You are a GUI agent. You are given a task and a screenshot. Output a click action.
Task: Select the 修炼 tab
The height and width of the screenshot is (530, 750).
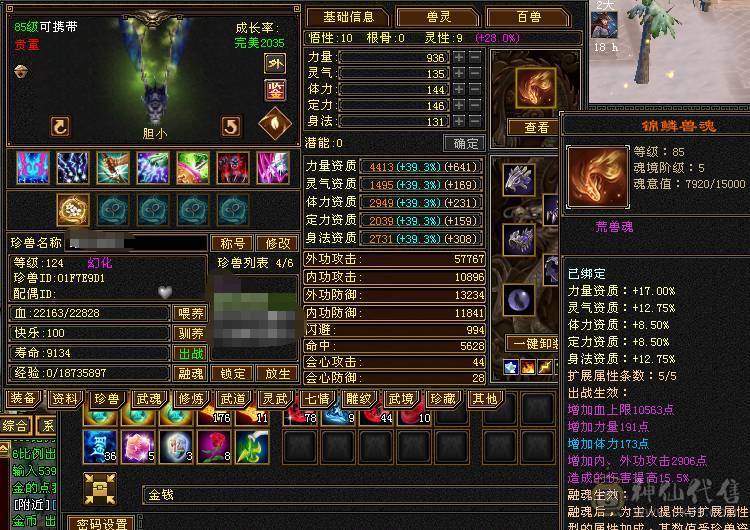[191, 399]
